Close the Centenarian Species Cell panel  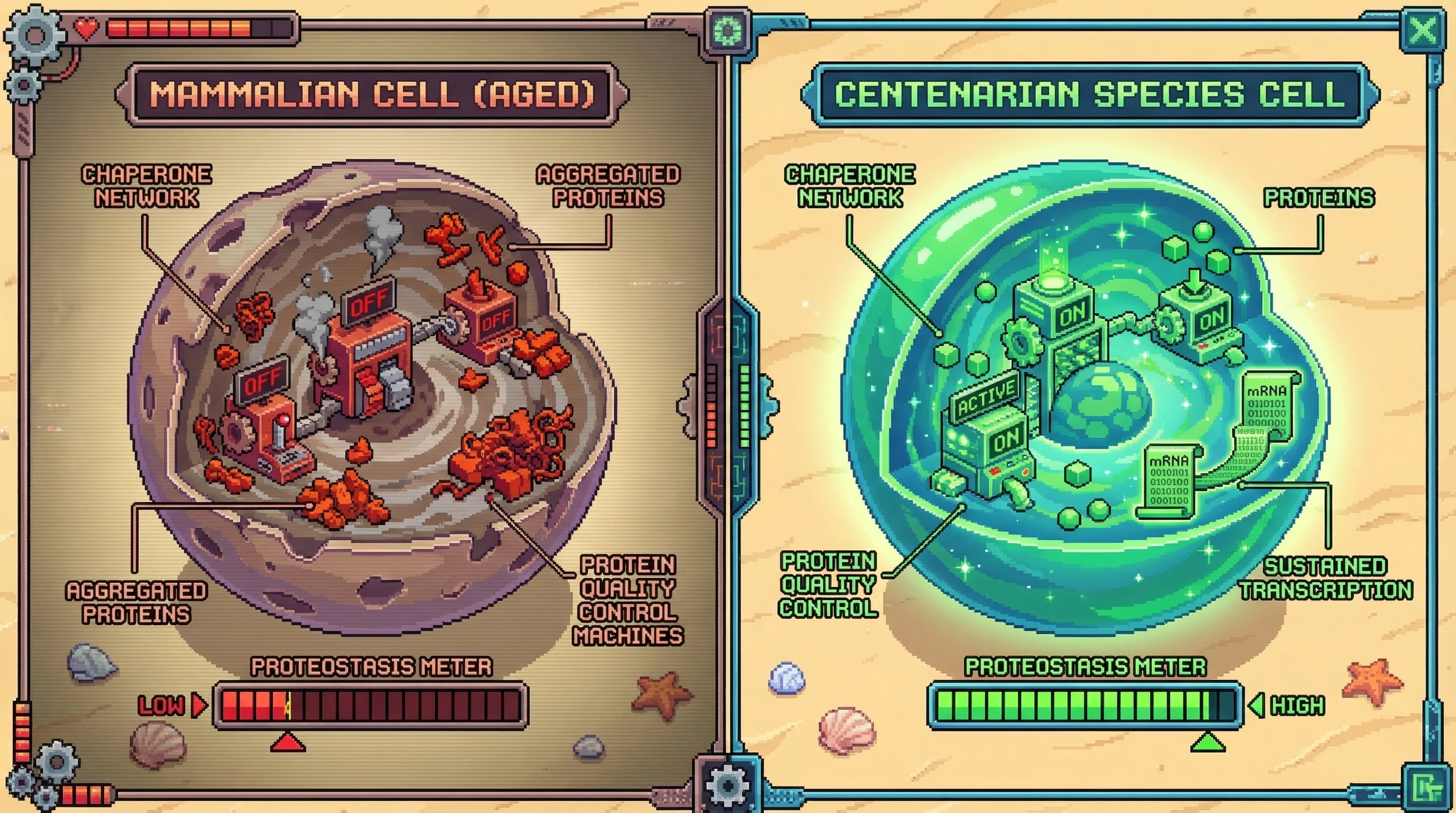[x=1423, y=30]
